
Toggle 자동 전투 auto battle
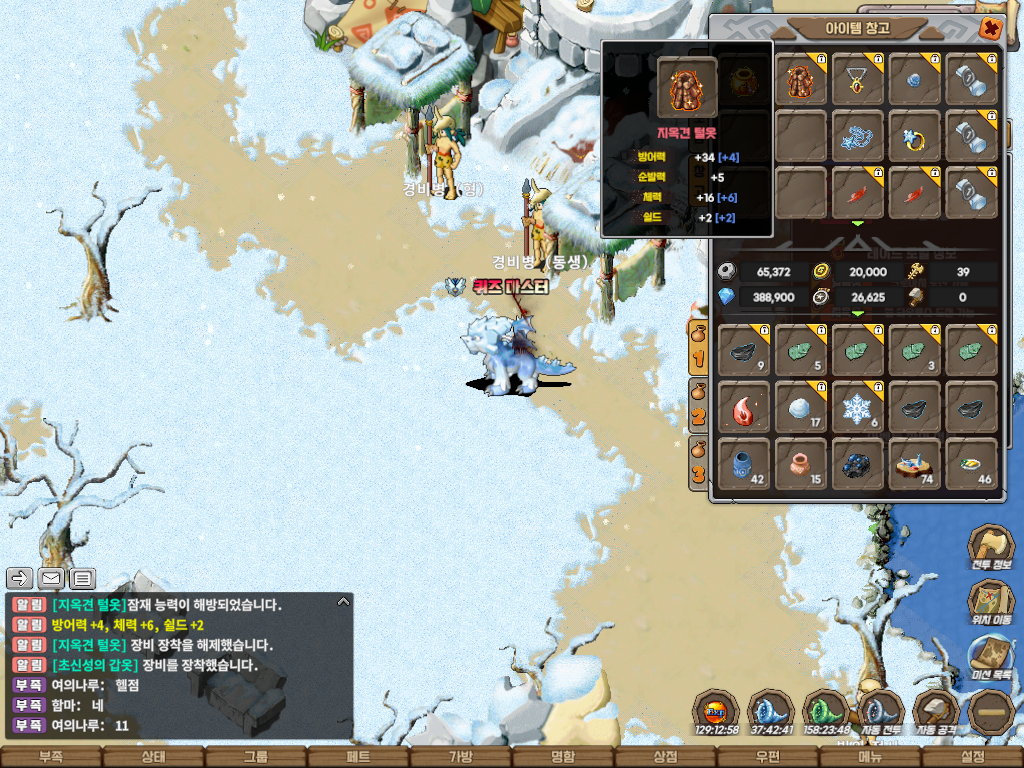tap(880, 712)
